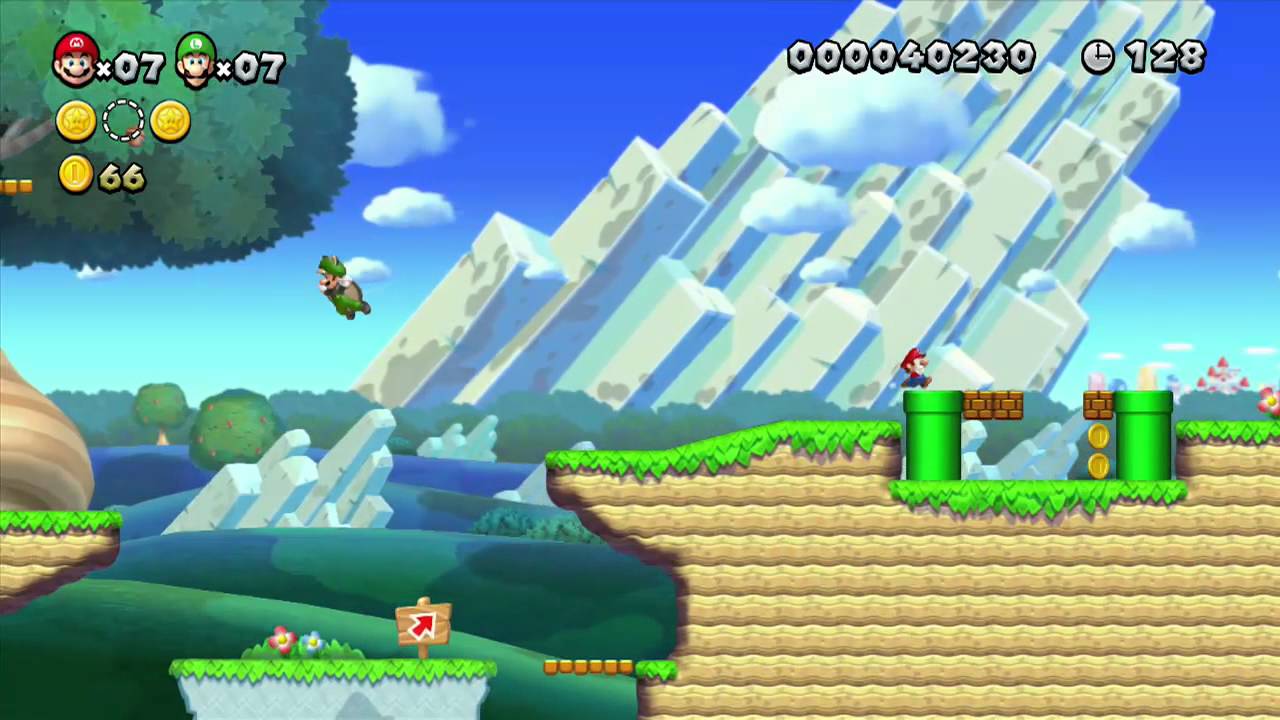Select the third Star Coin icon
The width and height of the screenshot is (1280, 720).
click(170, 121)
